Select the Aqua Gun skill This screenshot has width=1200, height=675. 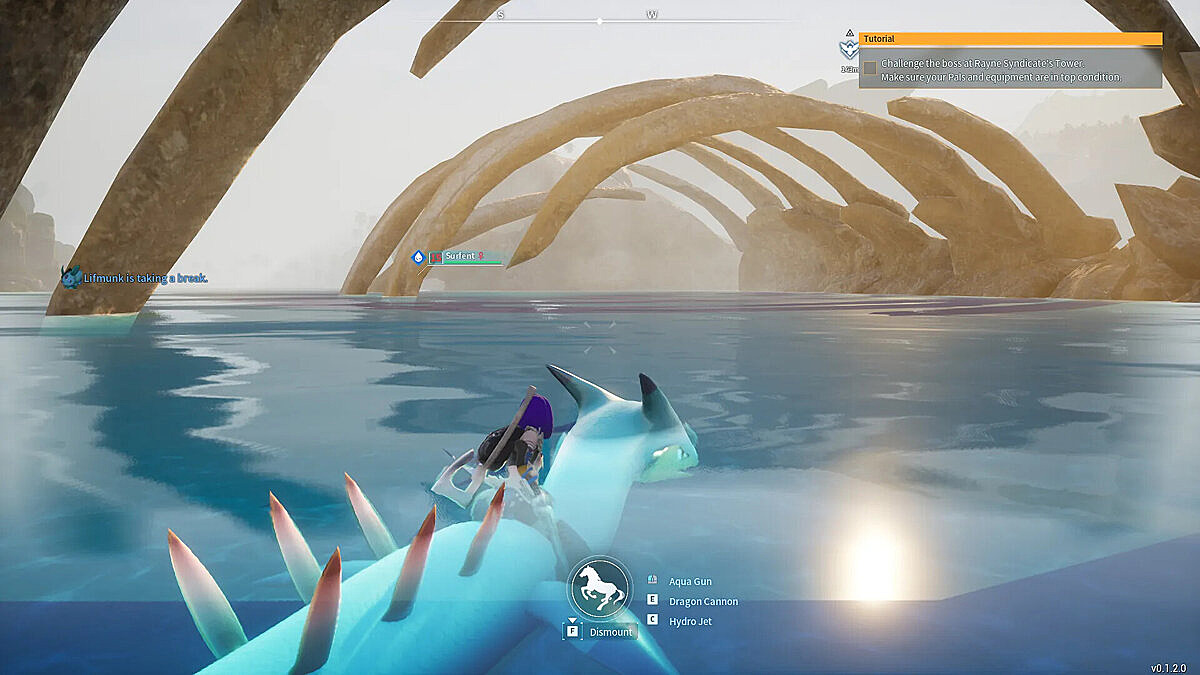[690, 581]
